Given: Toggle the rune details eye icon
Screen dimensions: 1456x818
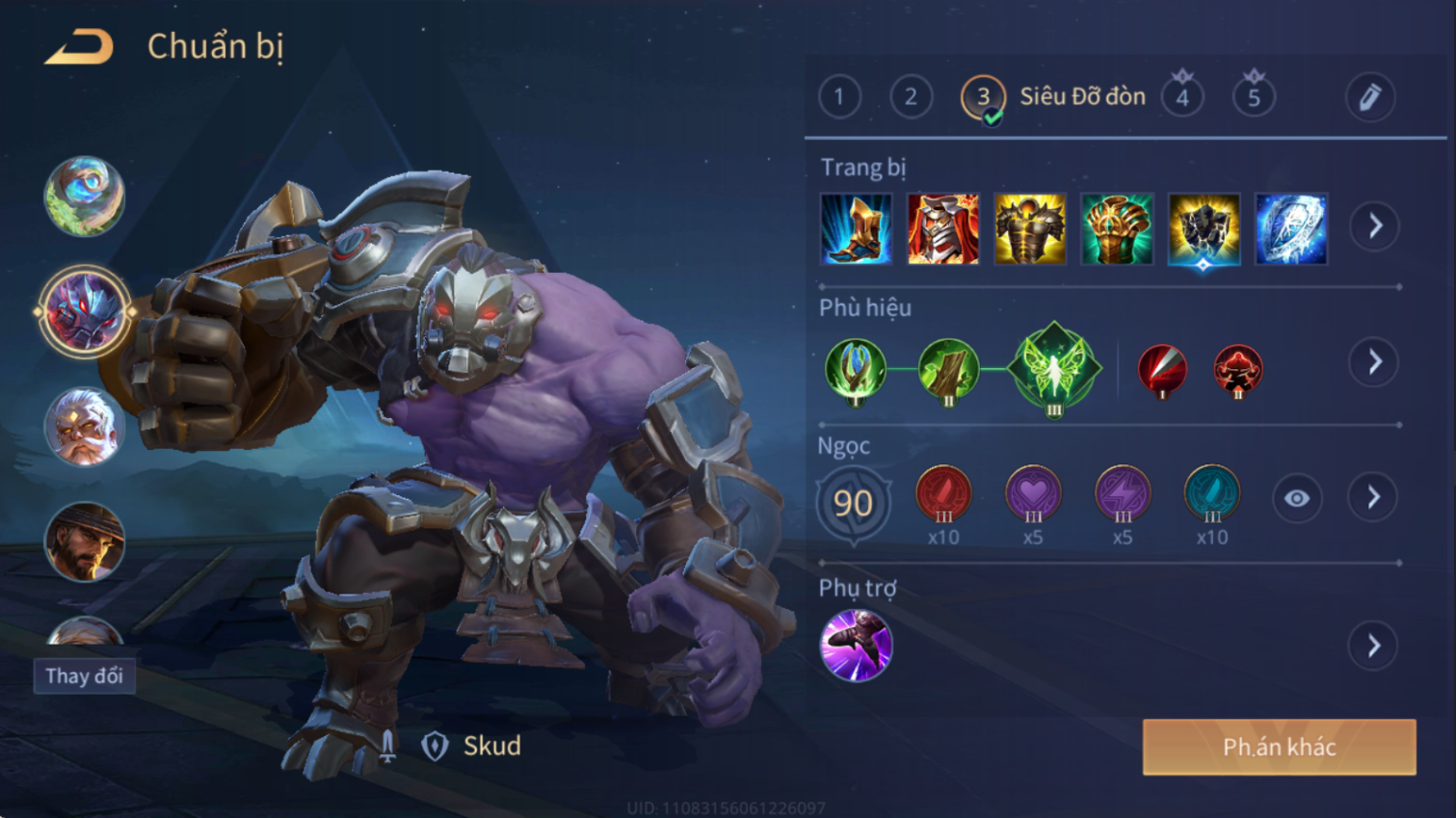Looking at the screenshot, I should coord(1297,498).
